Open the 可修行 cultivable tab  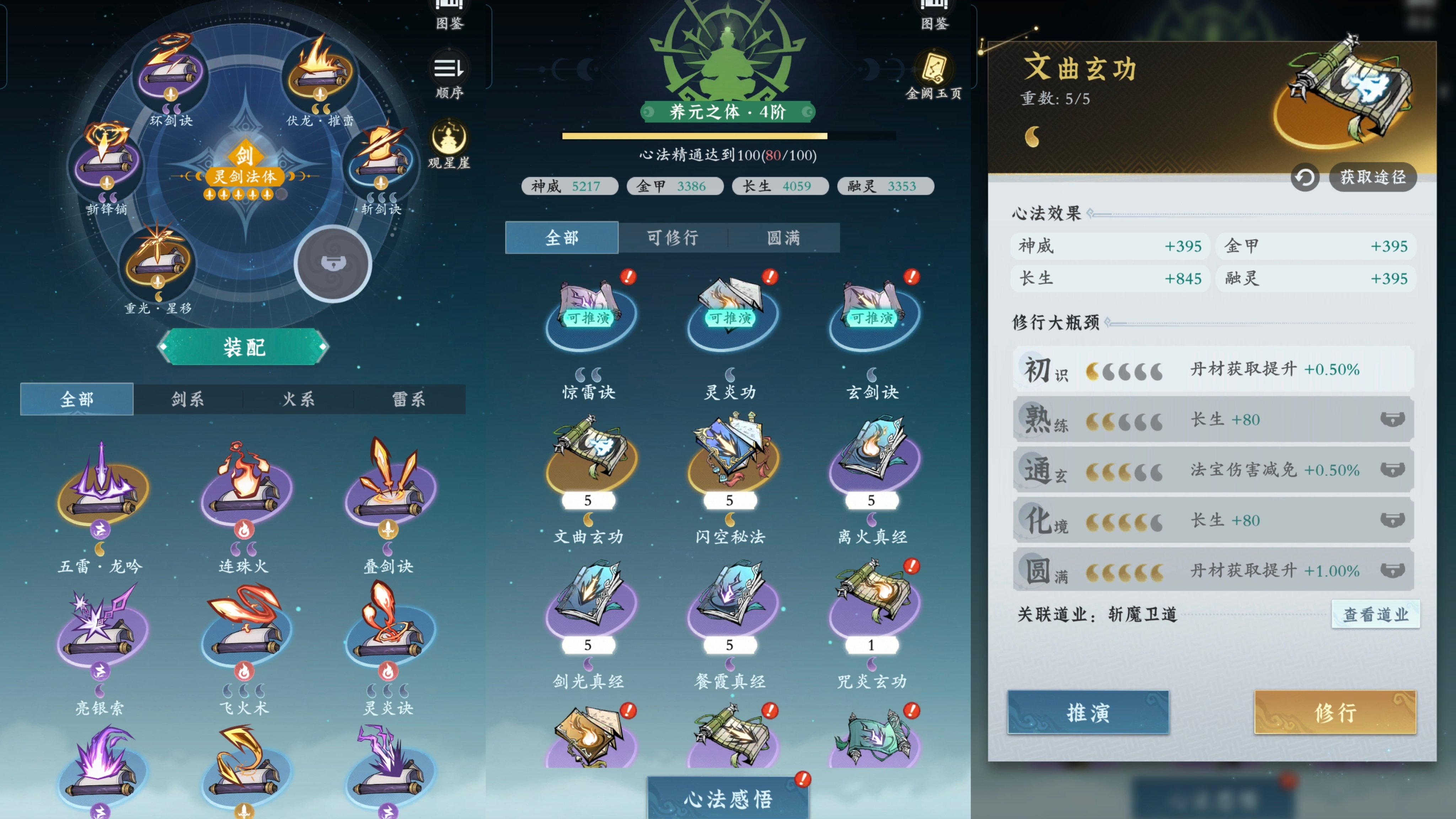pos(673,237)
